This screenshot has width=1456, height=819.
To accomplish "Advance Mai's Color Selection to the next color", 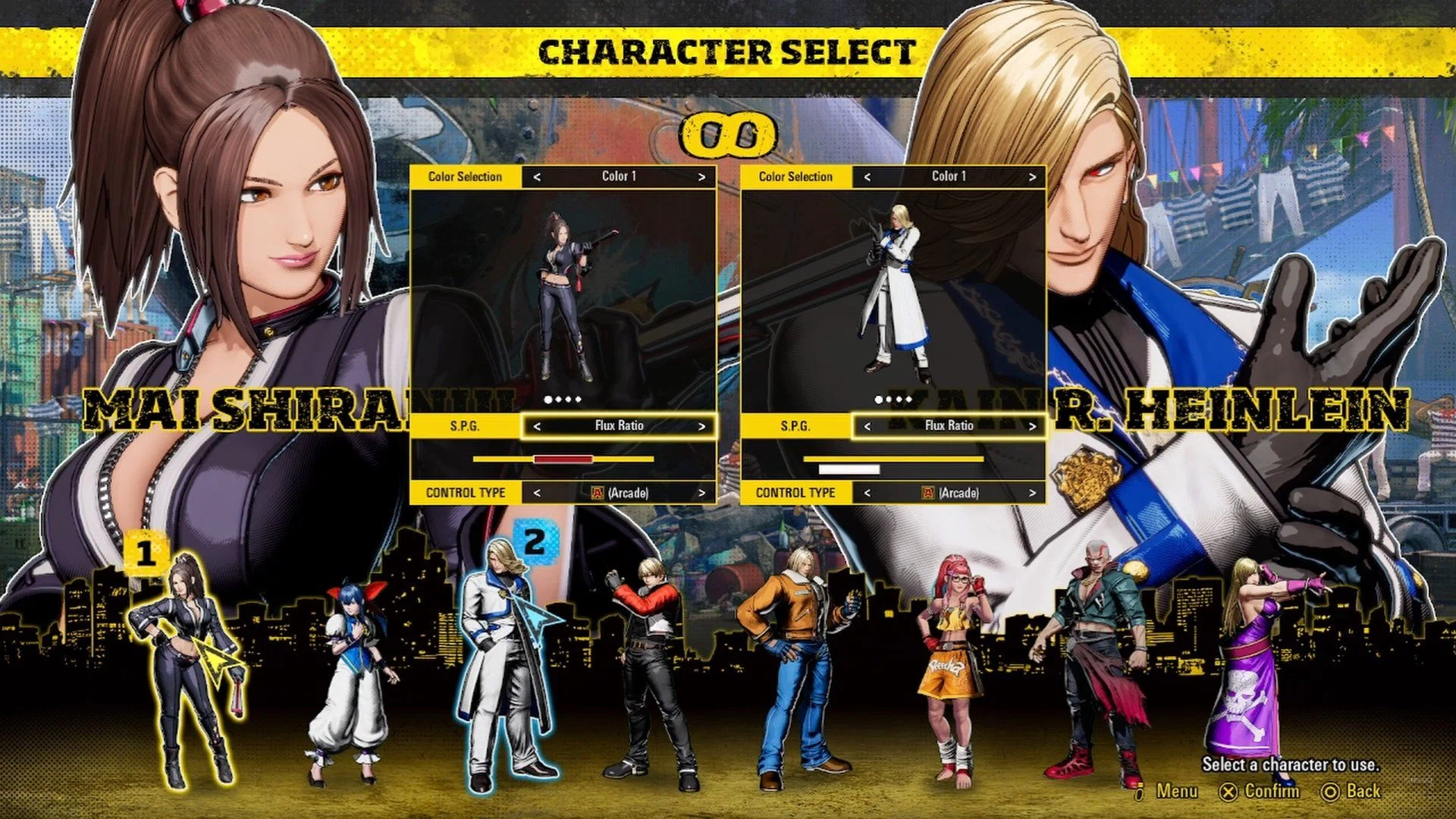I will [x=701, y=177].
